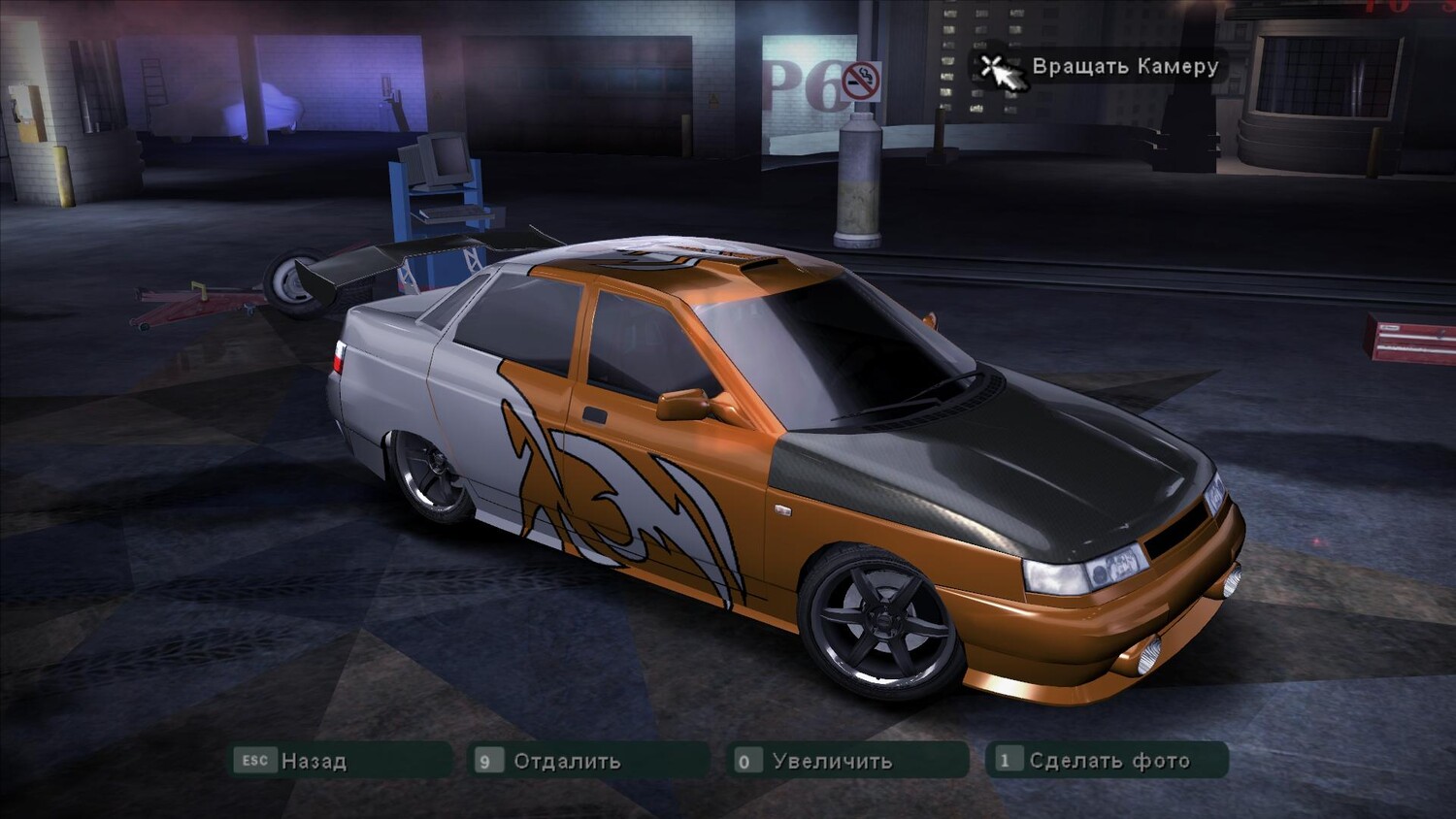Take a photo via Сделать фото
Image resolution: width=1456 pixels, height=819 pixels.
click(x=1108, y=761)
